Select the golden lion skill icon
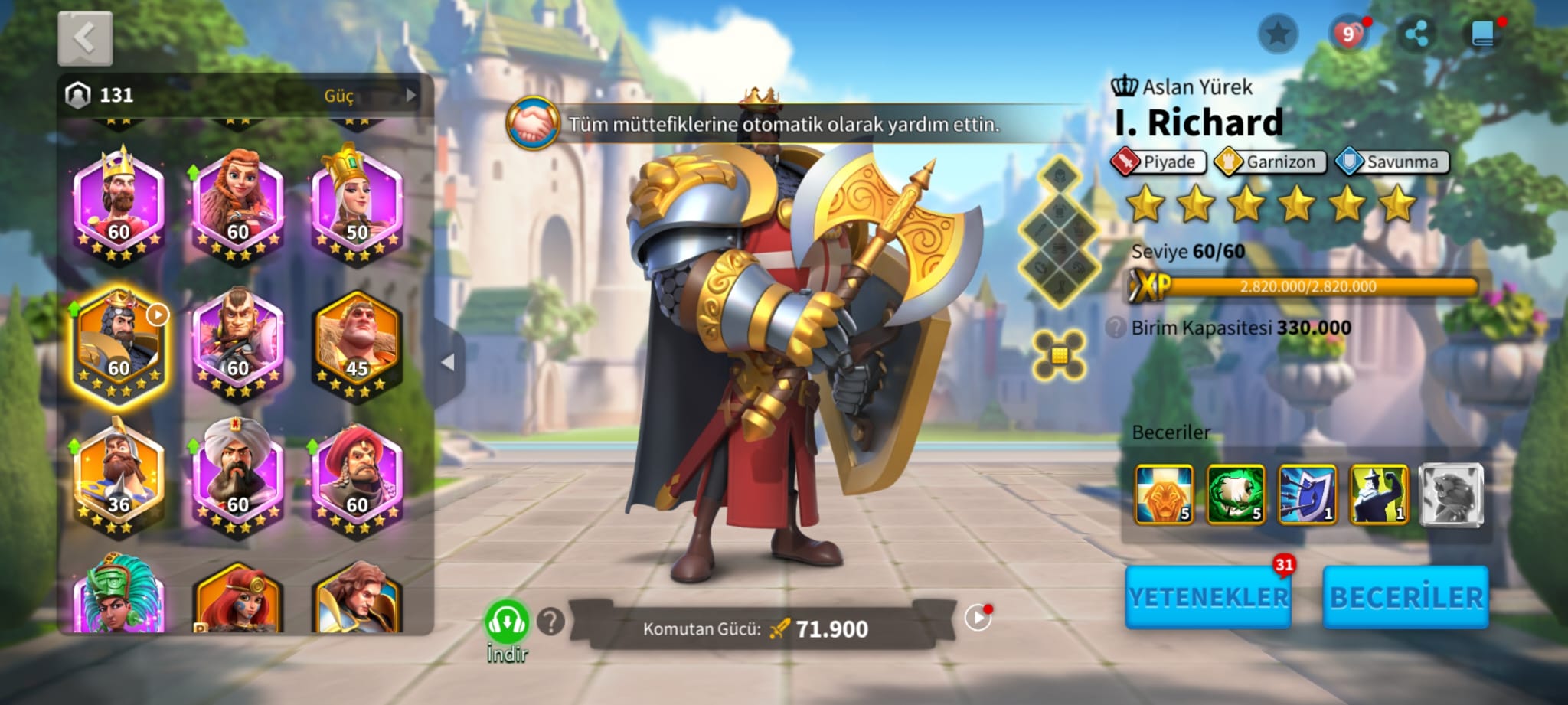Screen dimensions: 1568x705 click(x=1164, y=494)
